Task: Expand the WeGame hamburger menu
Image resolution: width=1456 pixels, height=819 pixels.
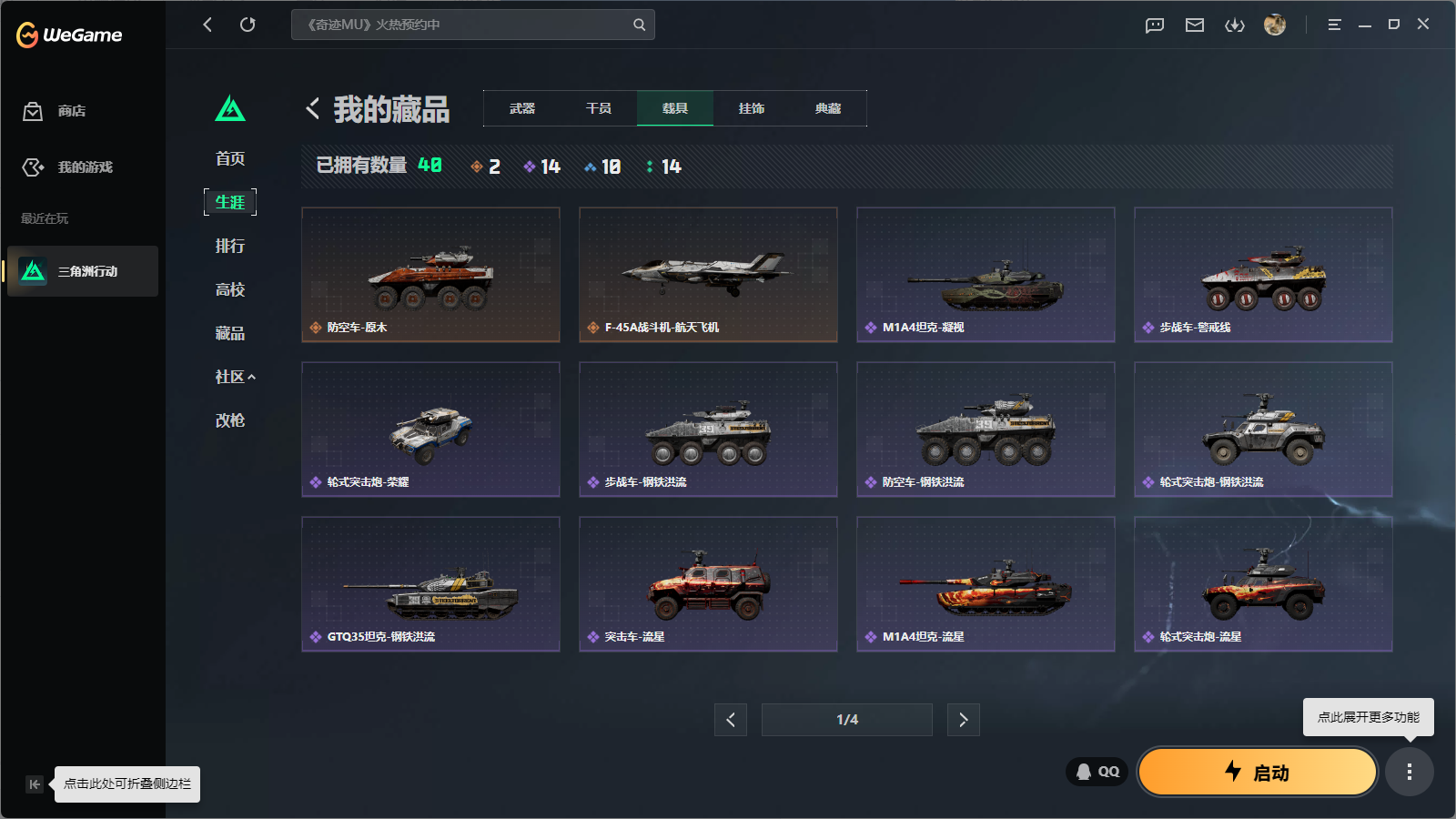Action: tap(1334, 25)
